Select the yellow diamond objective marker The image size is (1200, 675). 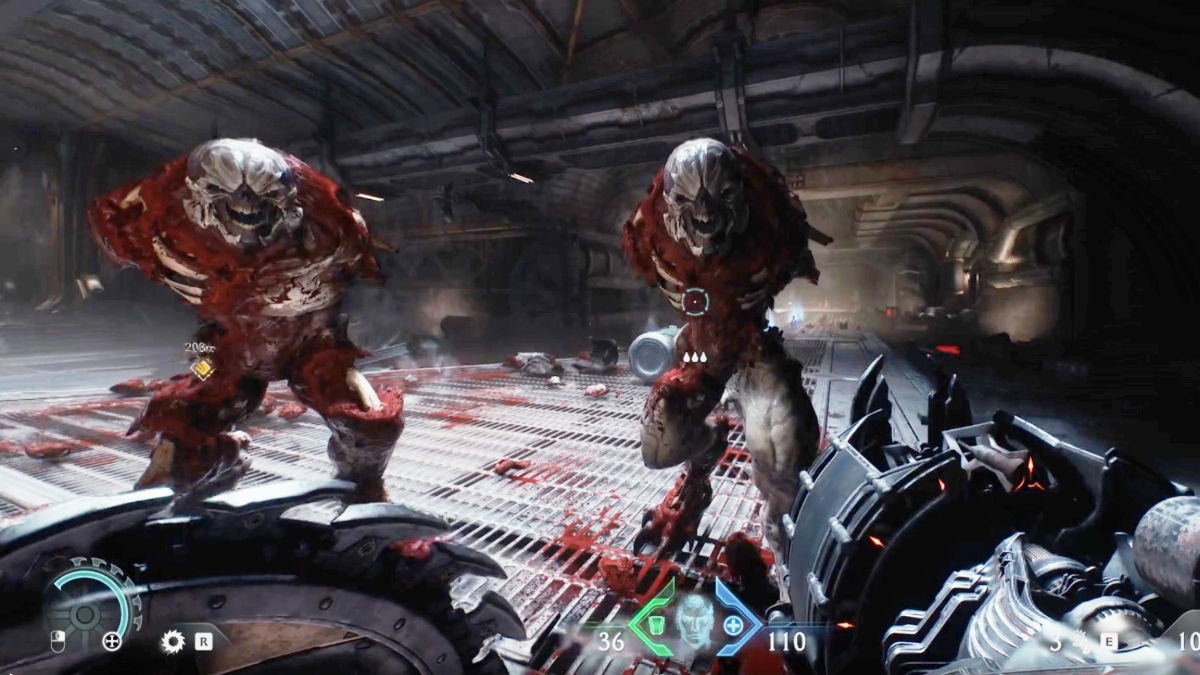(202, 368)
